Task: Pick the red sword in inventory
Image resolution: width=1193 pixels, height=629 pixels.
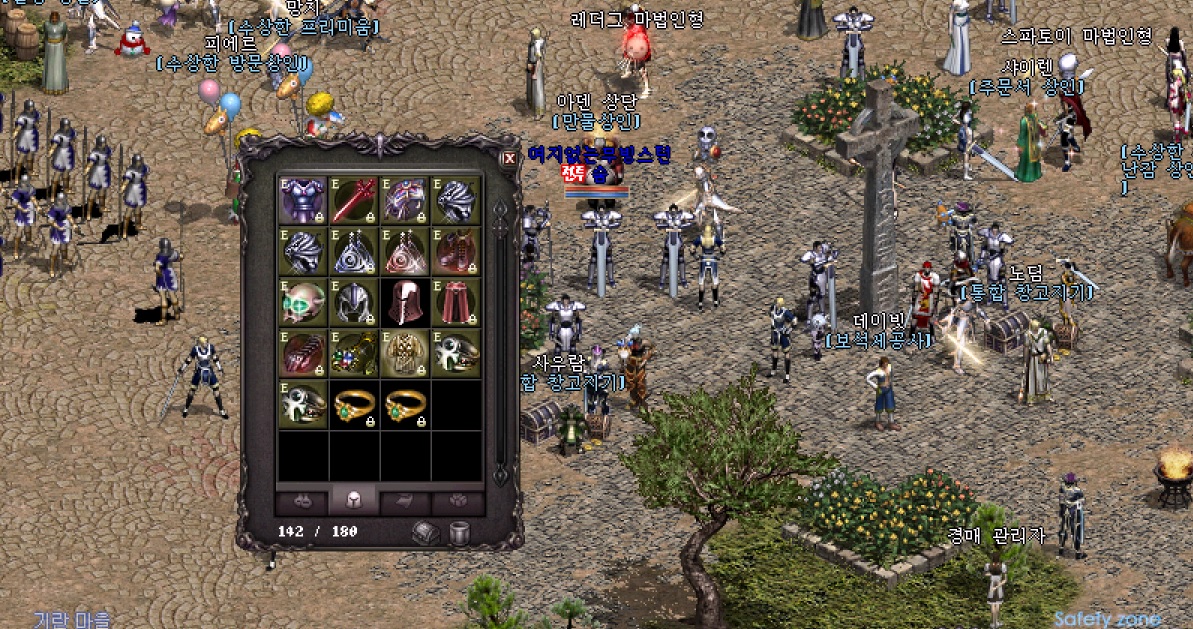Action: (354, 200)
